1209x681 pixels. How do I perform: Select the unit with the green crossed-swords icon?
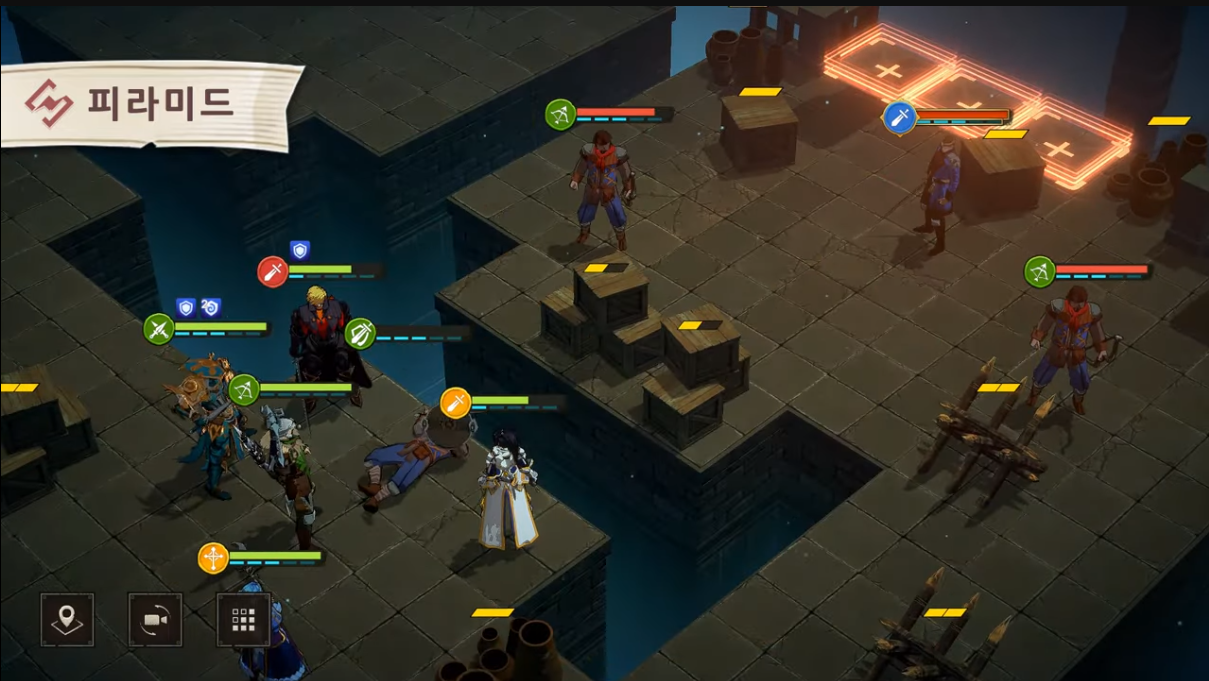(159, 329)
